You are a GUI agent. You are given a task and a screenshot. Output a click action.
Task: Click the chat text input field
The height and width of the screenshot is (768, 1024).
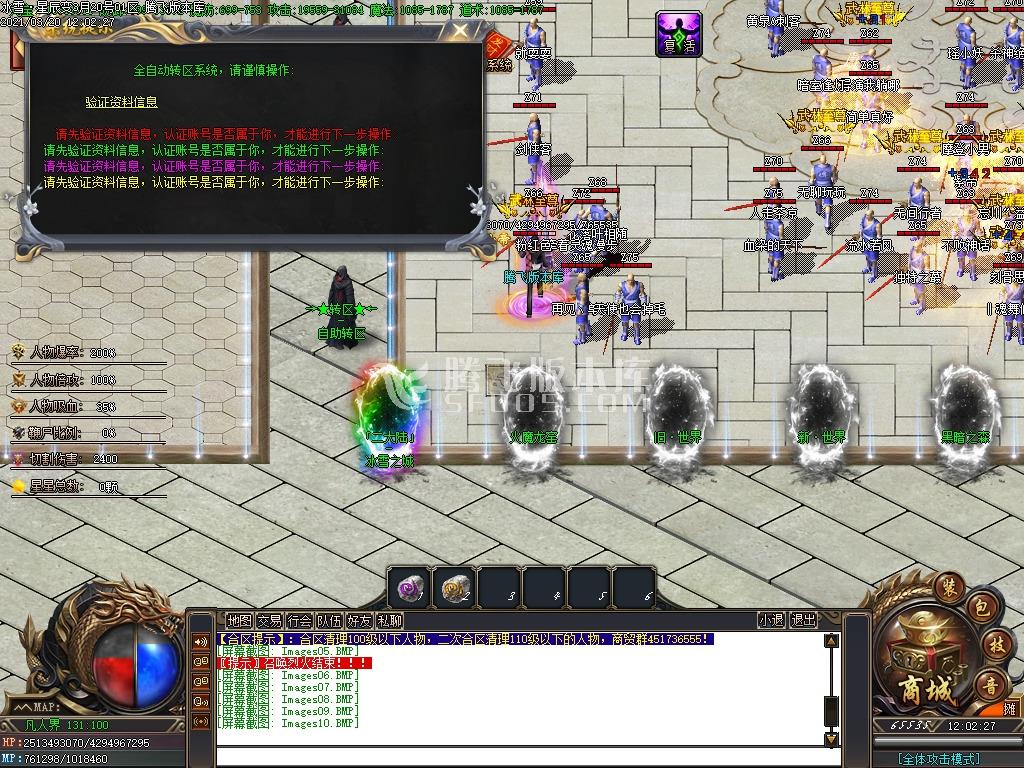520,757
